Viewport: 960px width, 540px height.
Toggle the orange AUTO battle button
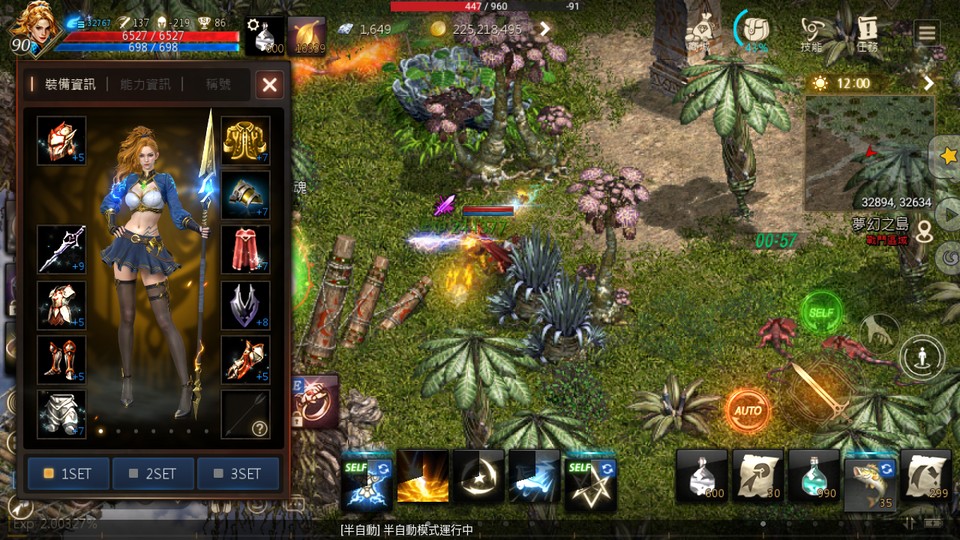(747, 410)
